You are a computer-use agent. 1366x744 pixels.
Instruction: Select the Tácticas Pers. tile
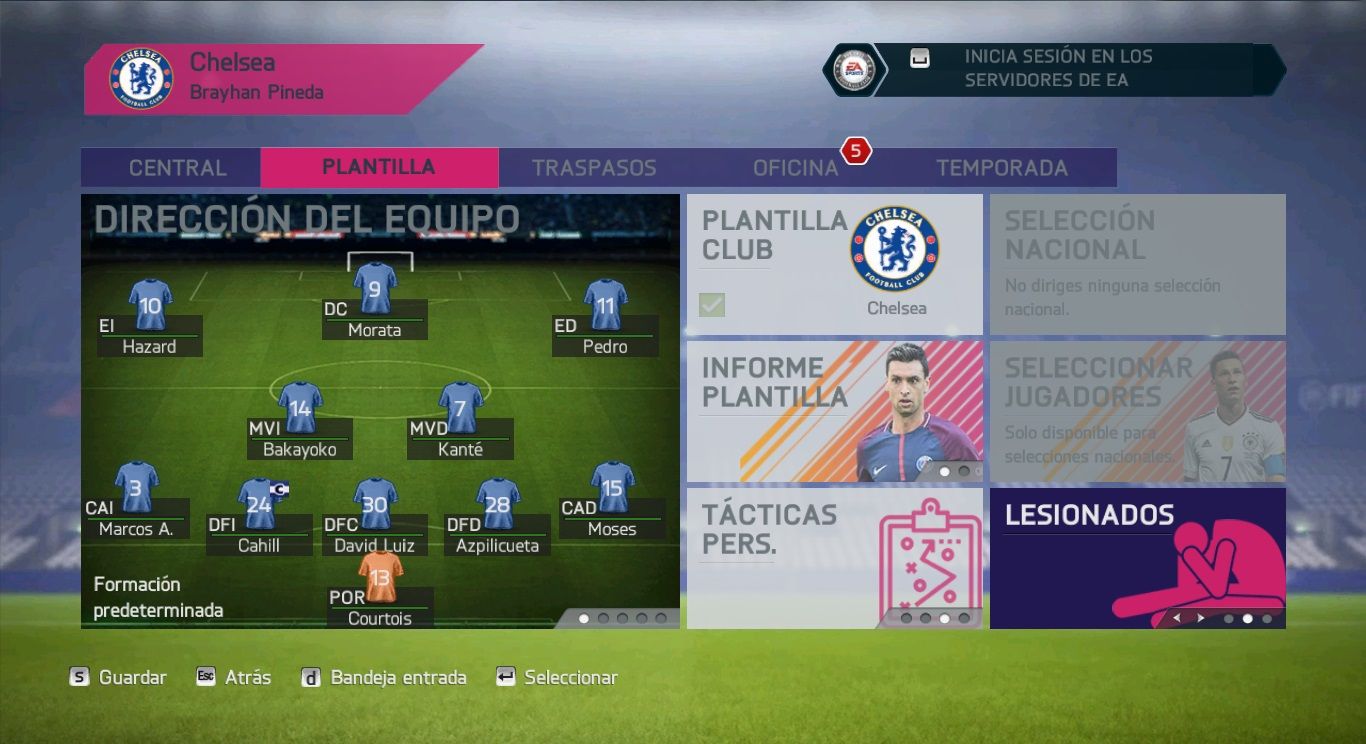[x=834, y=557]
